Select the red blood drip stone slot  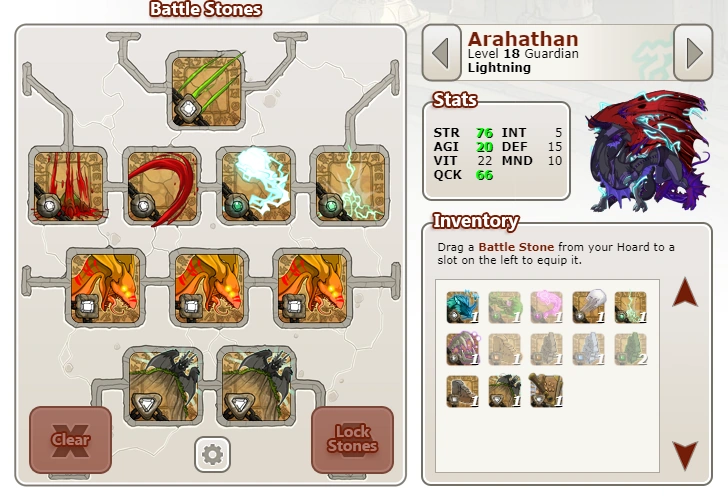(69, 186)
